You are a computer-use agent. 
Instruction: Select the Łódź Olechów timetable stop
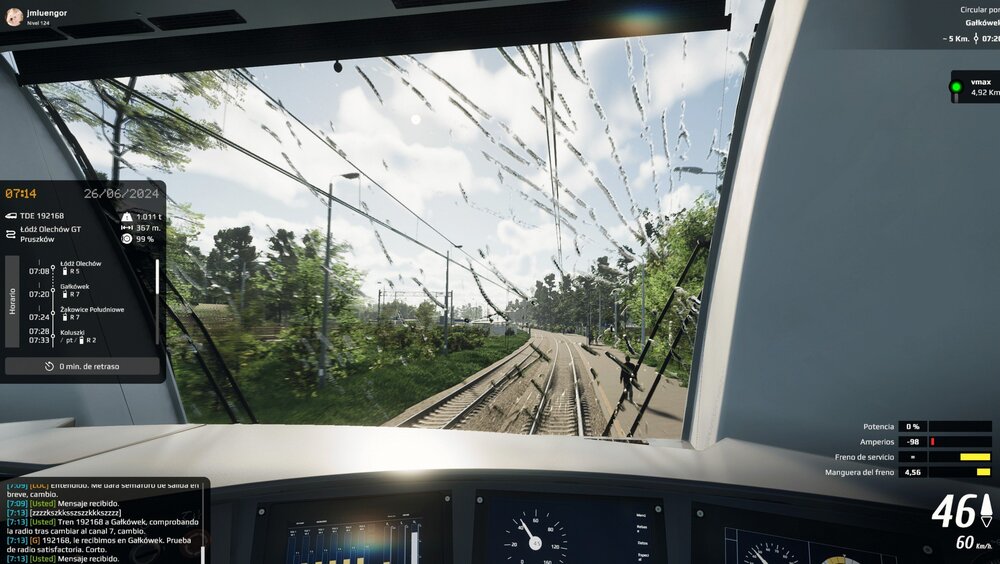(x=81, y=267)
